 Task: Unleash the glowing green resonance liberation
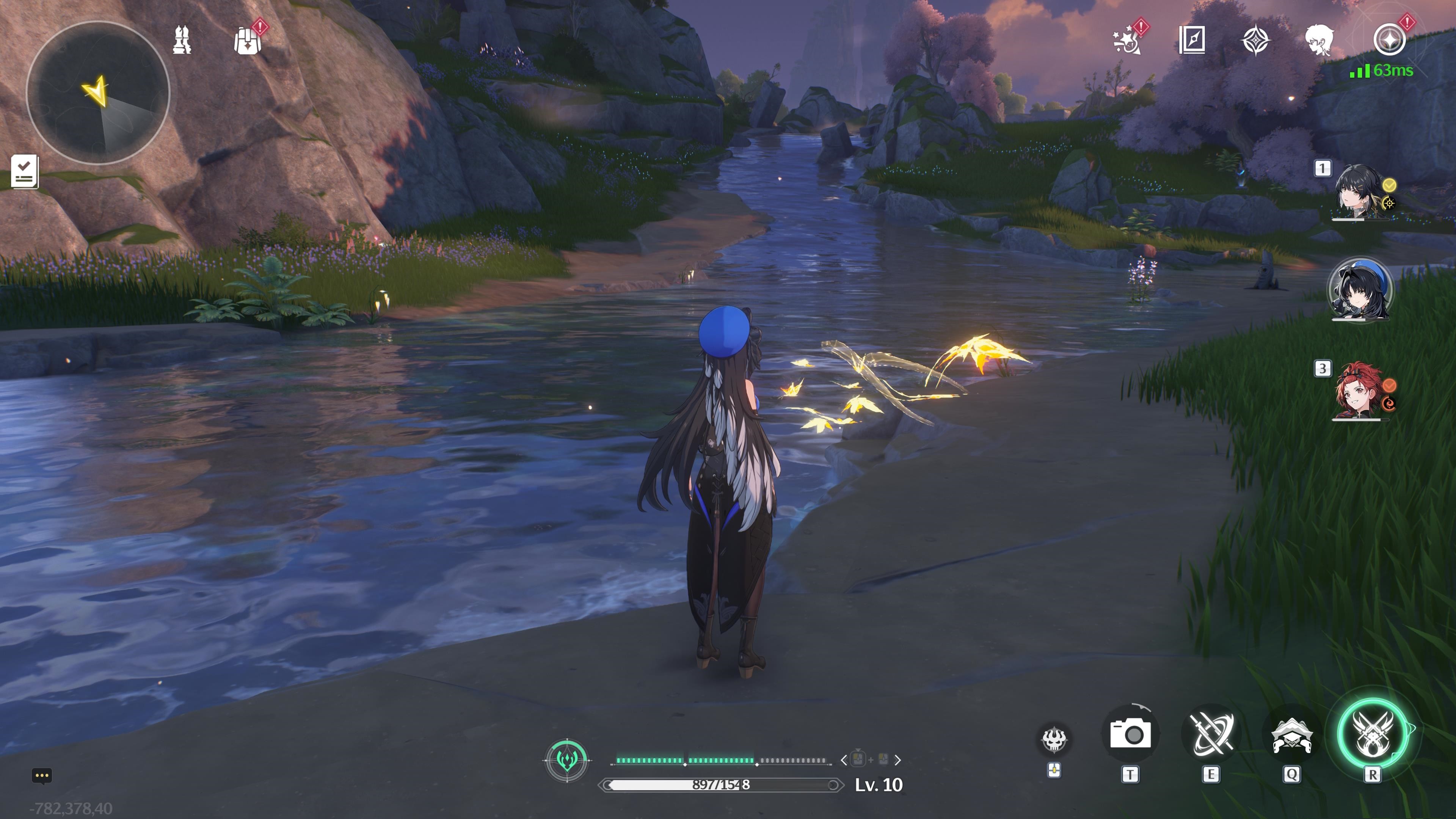coord(1372,734)
